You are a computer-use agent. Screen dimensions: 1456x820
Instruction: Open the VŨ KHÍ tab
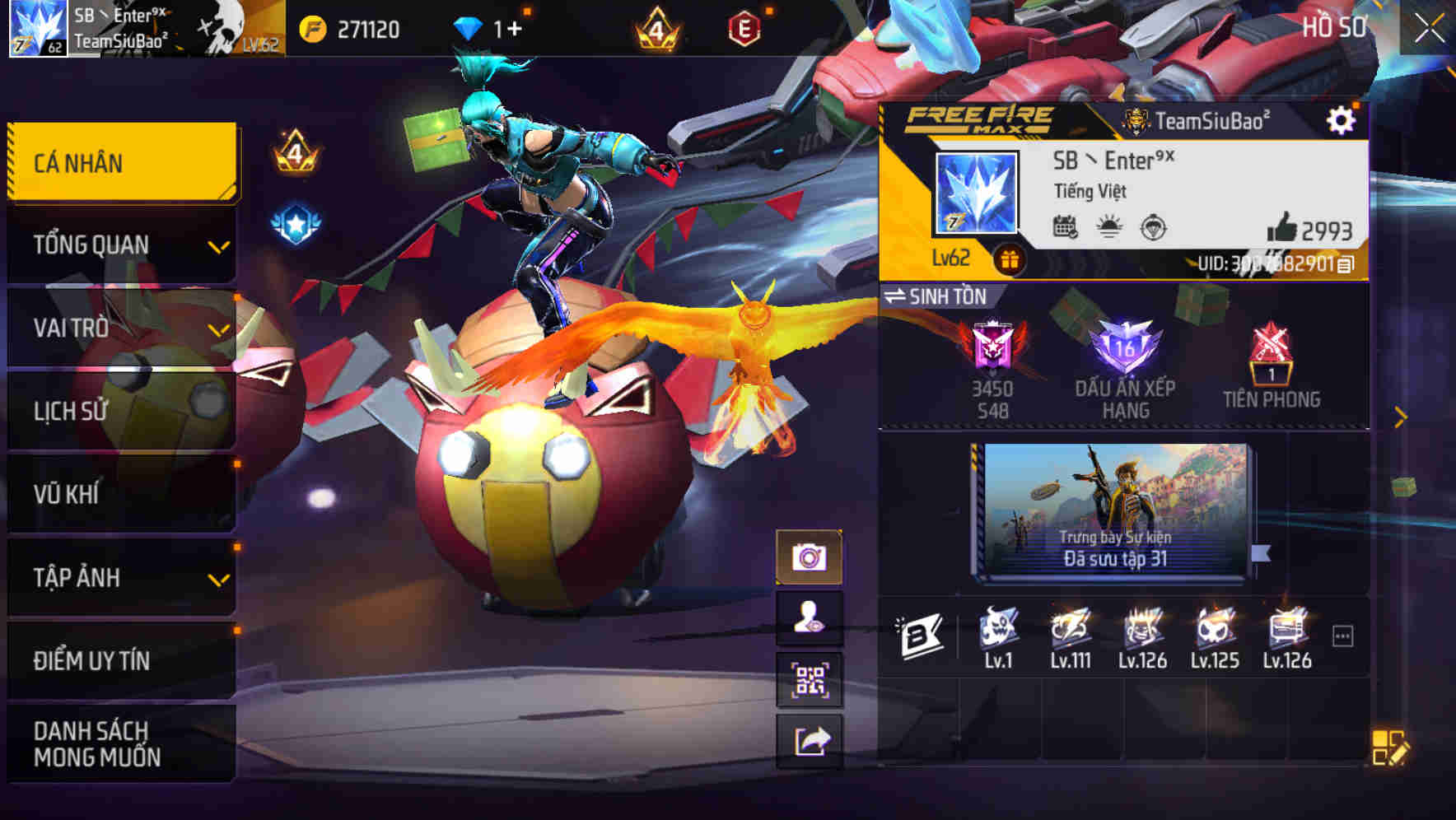[x=120, y=494]
